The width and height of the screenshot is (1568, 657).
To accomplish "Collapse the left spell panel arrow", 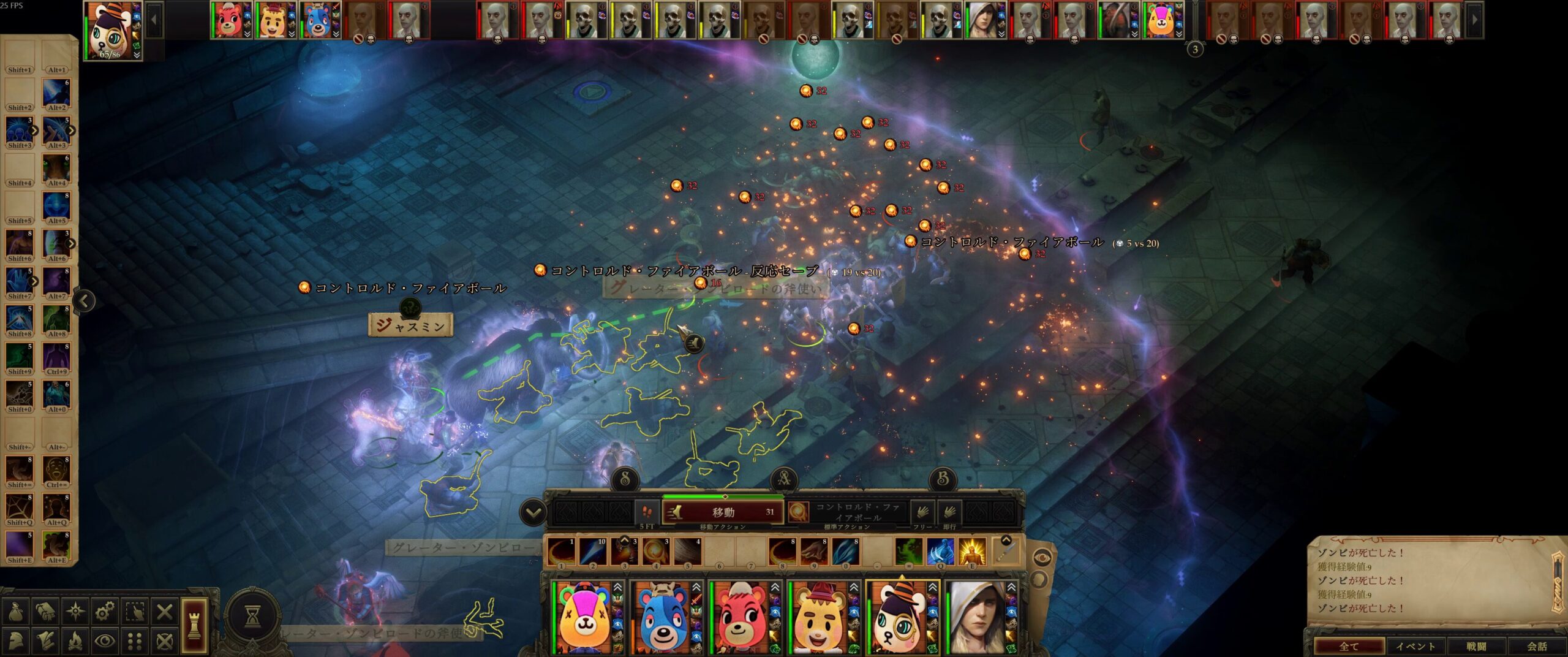I will pyautogui.click(x=85, y=300).
